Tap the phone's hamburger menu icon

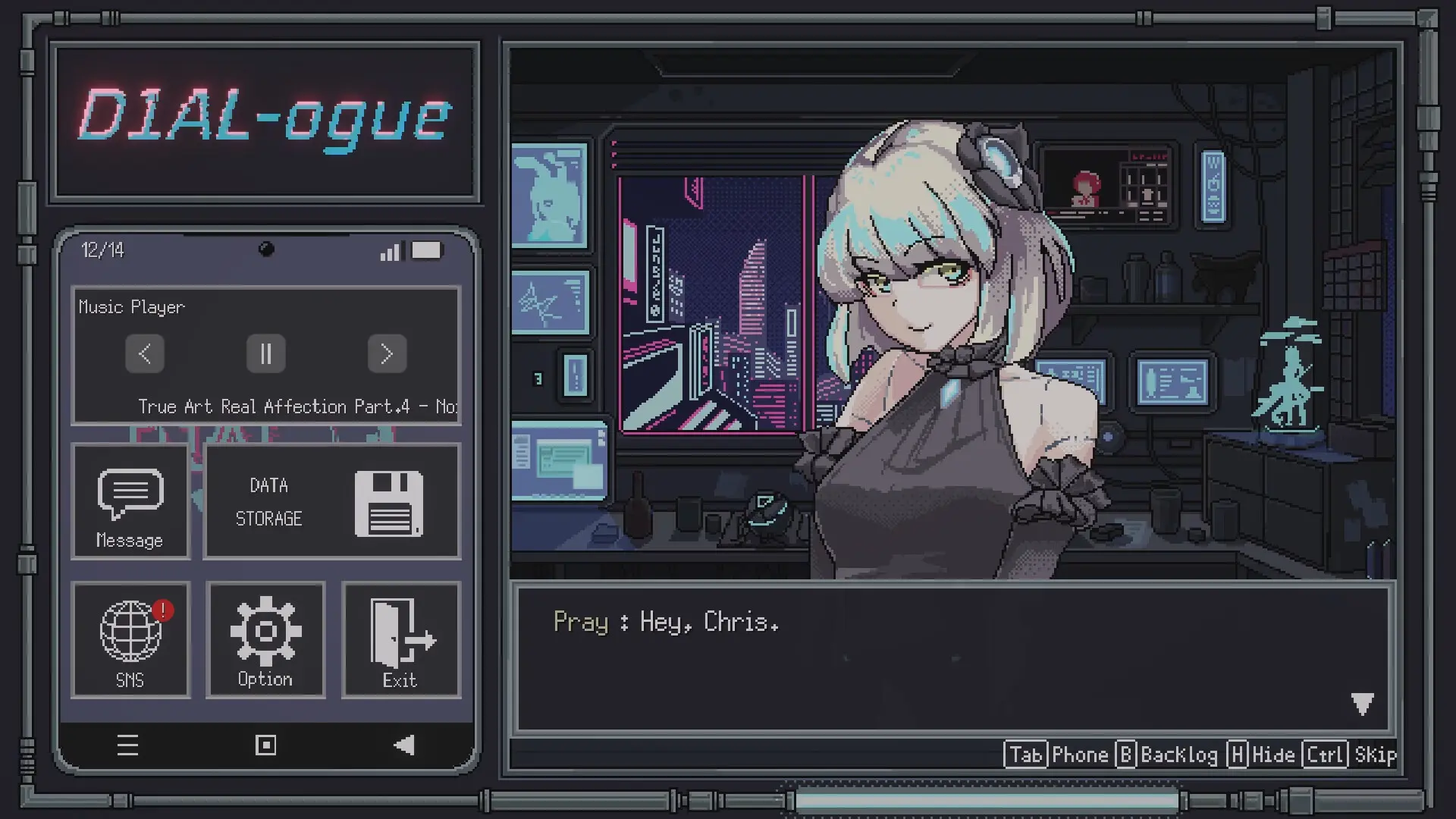click(128, 745)
